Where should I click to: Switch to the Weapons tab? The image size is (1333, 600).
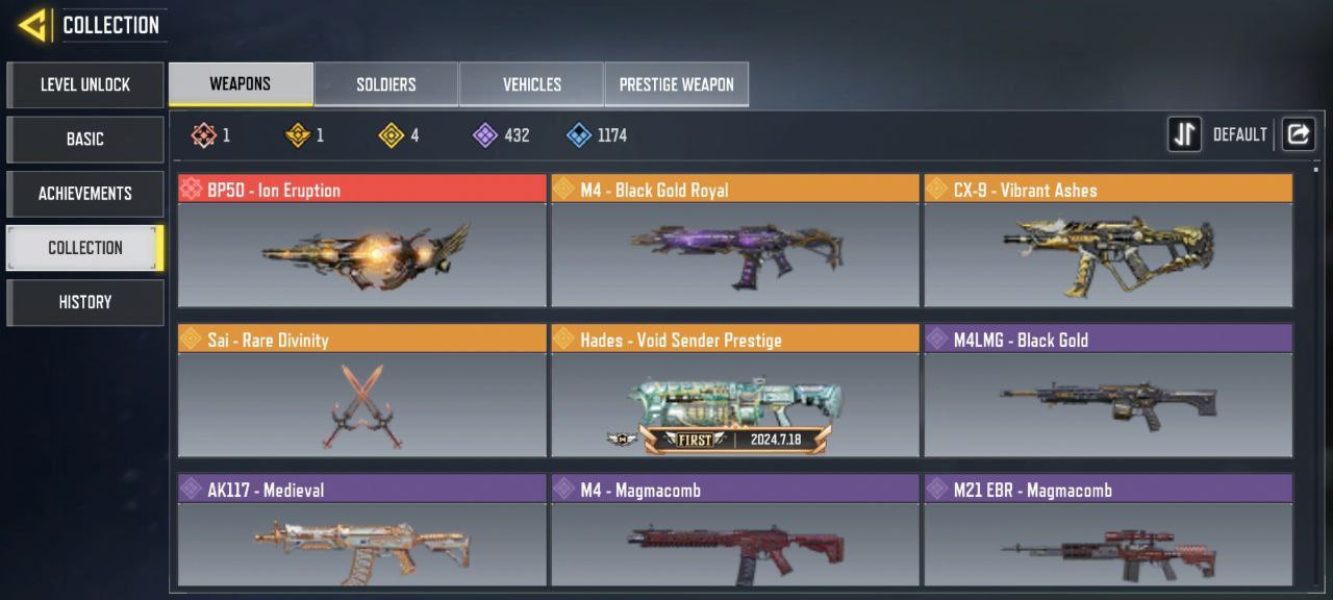point(240,84)
